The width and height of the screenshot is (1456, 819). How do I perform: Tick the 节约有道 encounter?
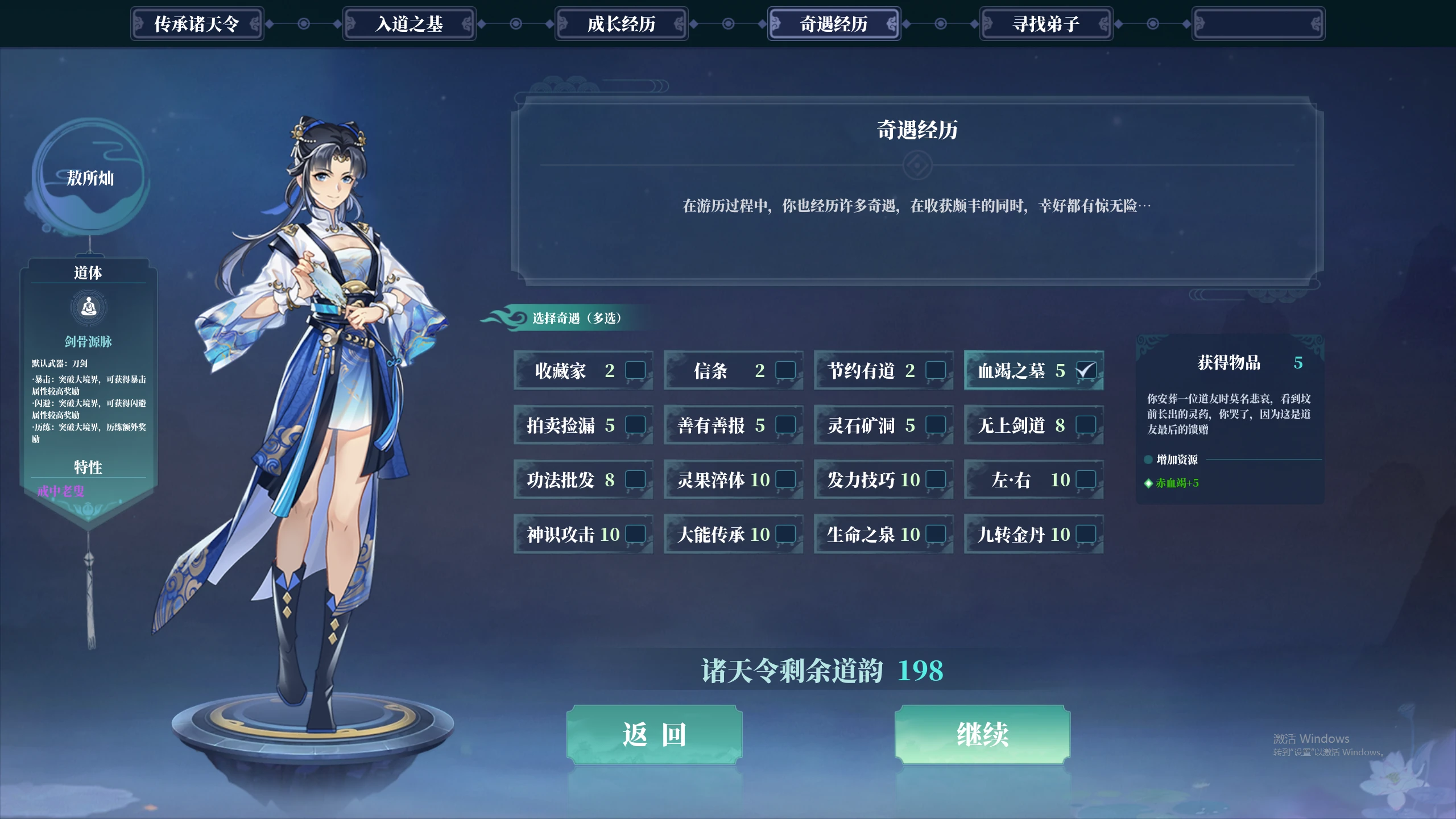(x=935, y=370)
